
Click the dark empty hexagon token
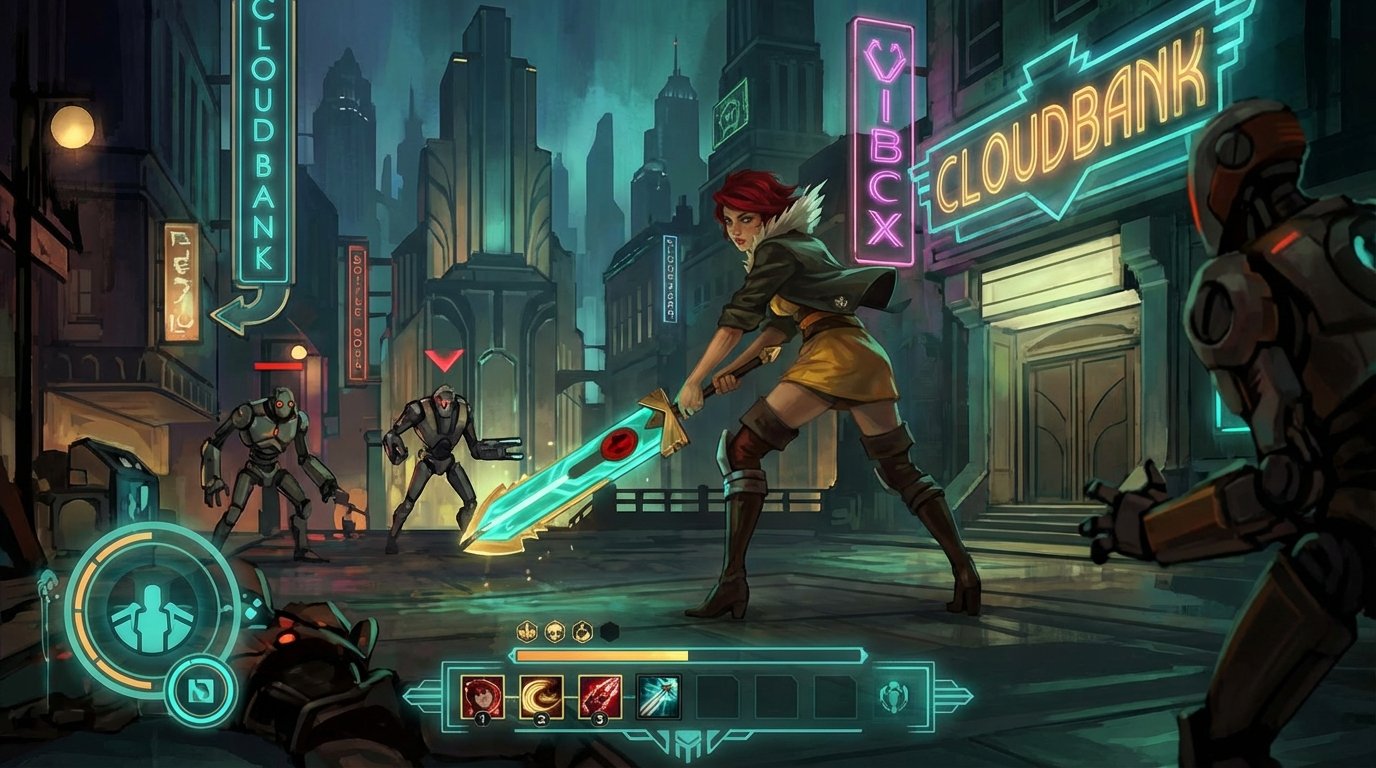pos(607,629)
